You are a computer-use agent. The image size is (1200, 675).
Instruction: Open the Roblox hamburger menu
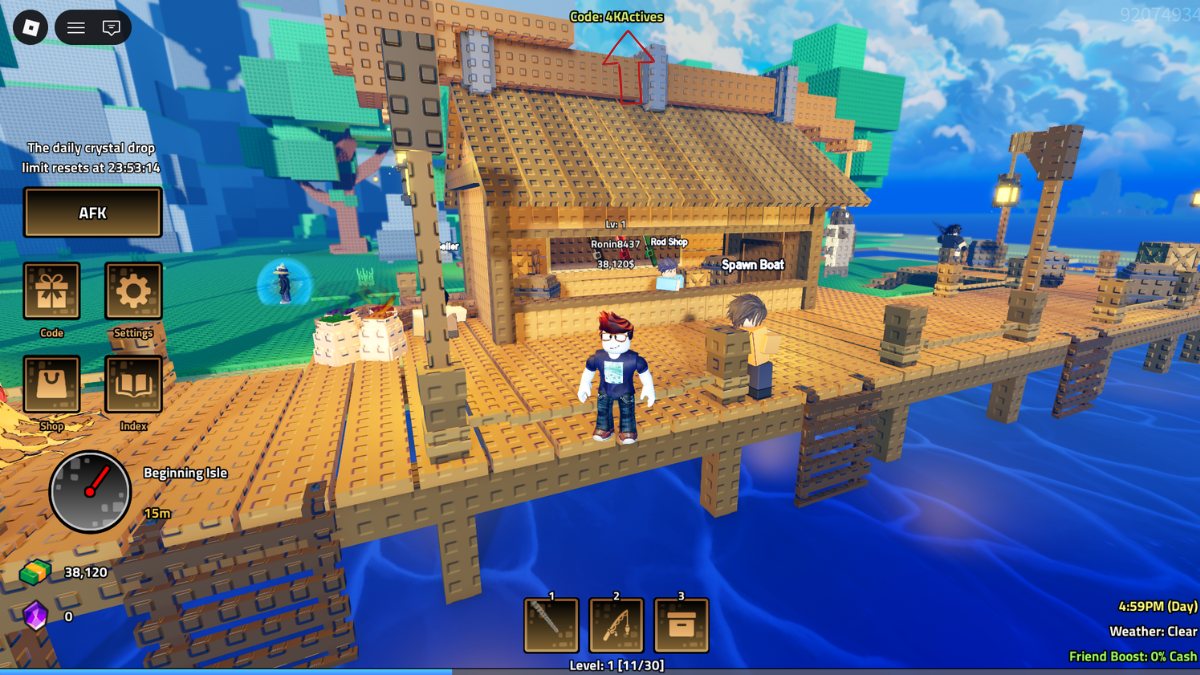pyautogui.click(x=76, y=28)
